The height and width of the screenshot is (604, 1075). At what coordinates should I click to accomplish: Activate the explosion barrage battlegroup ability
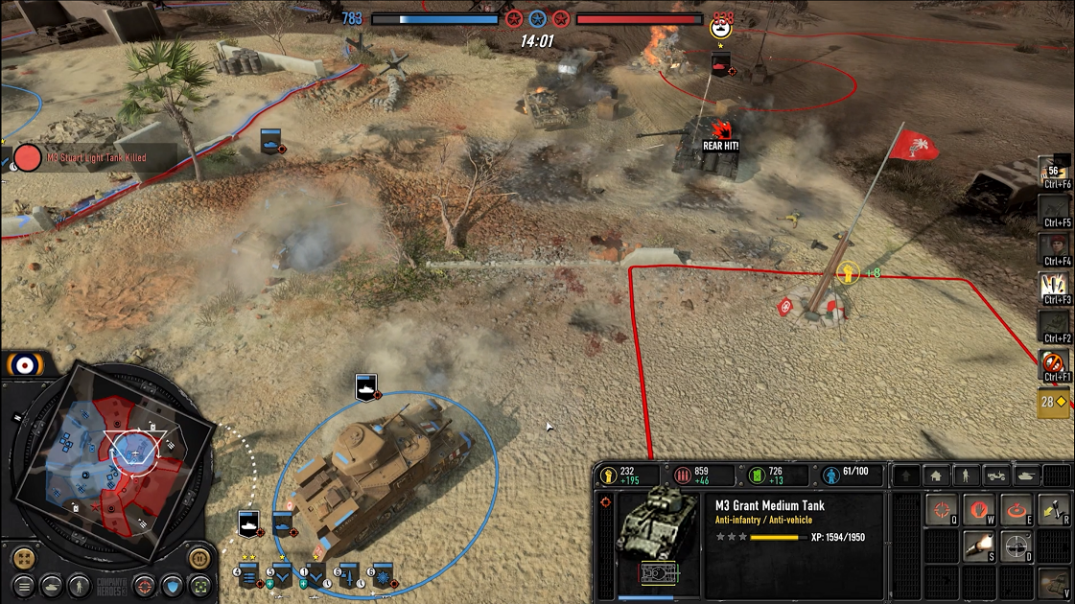[1053, 287]
